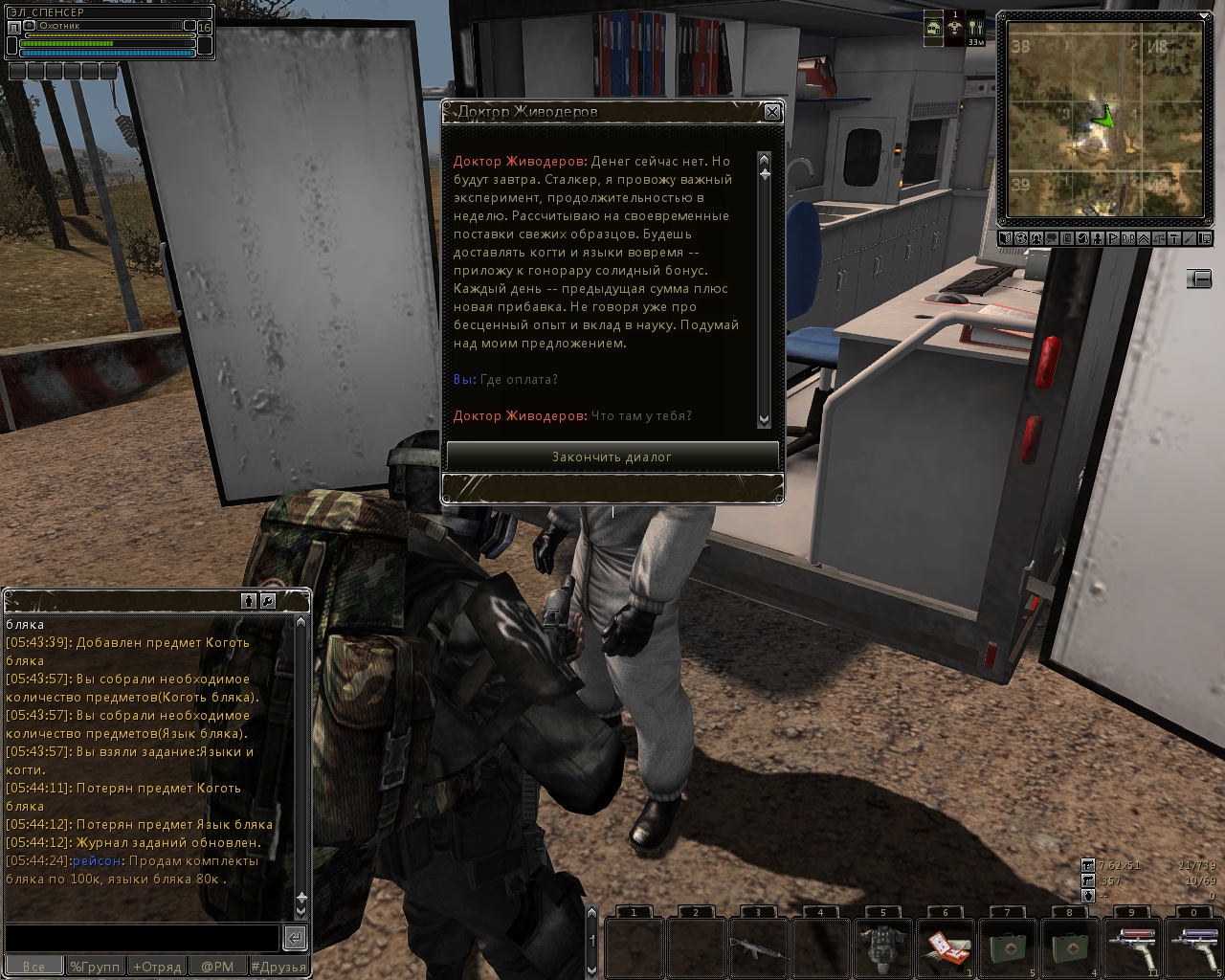
Task: Use the red injector in hotbar slot 9
Action: pos(1131,947)
